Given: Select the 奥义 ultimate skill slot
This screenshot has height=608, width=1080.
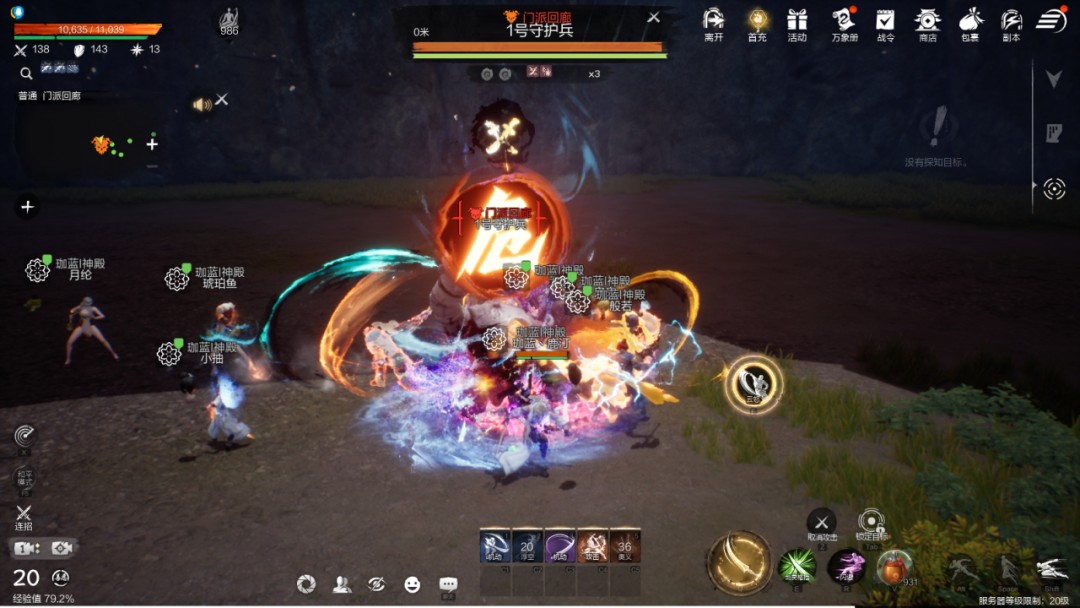Looking at the screenshot, I should point(625,546).
